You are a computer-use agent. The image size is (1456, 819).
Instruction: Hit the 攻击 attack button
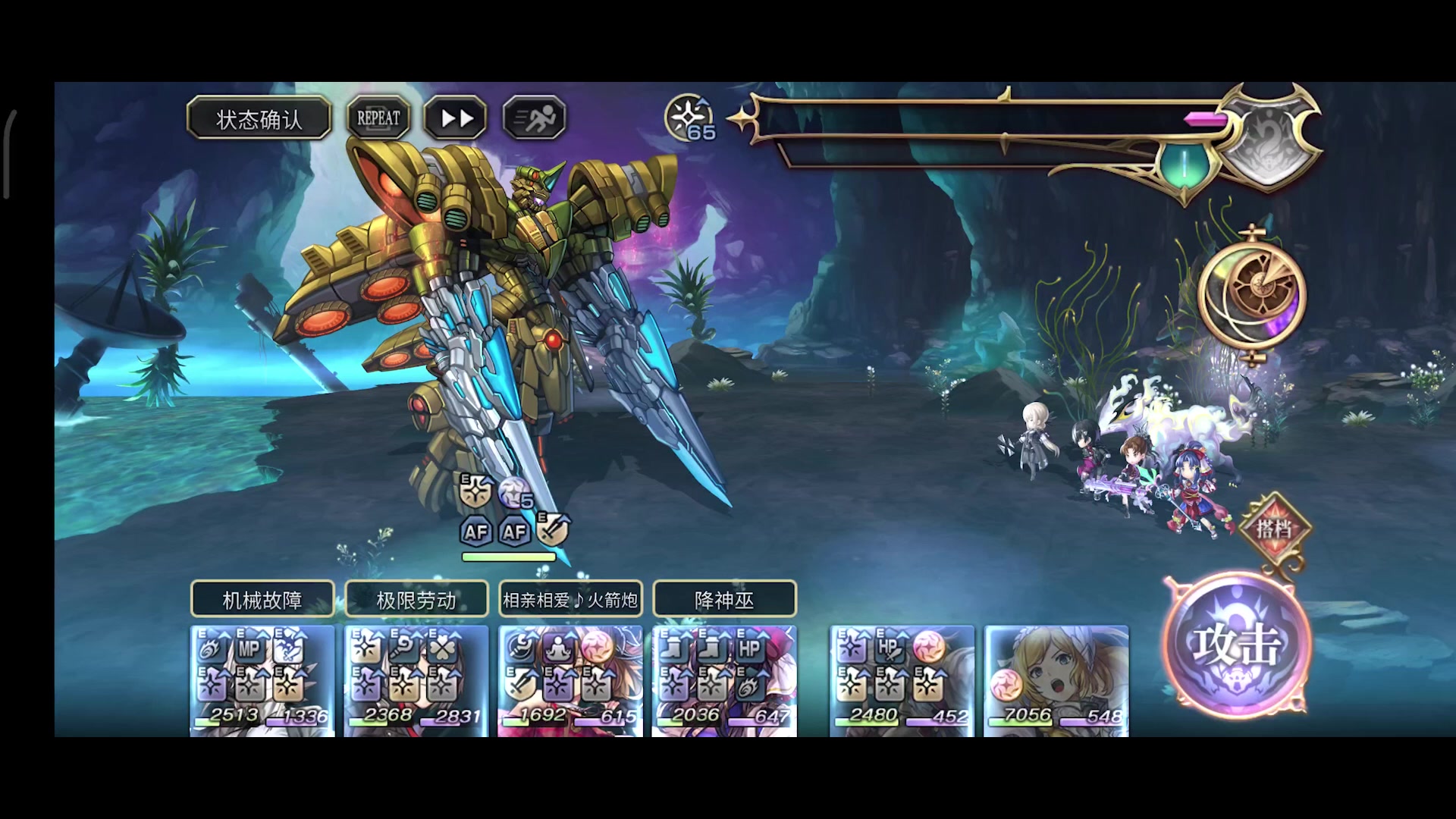[x=1237, y=645]
